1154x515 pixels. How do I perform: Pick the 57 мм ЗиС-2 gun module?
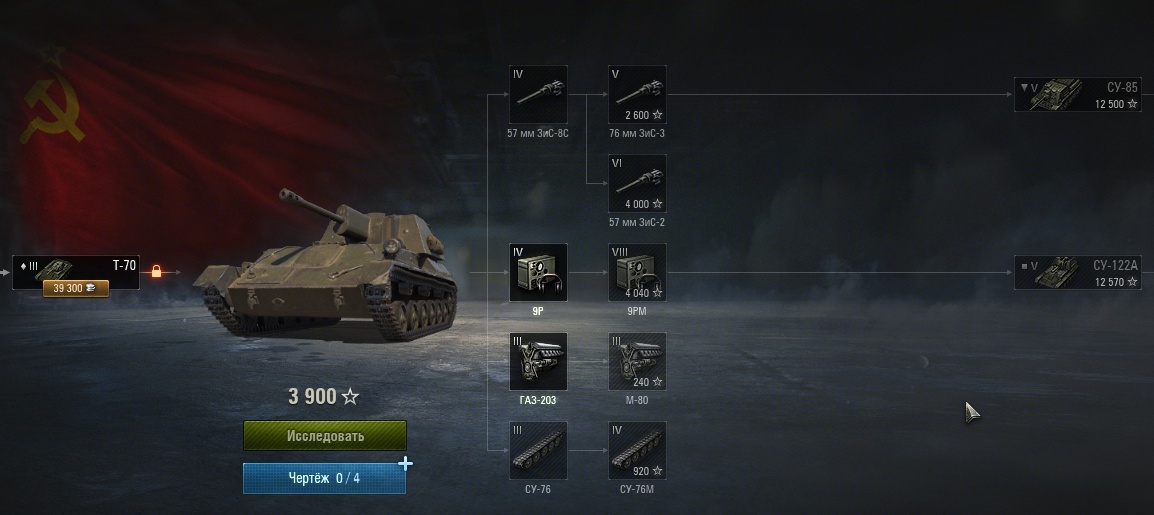[637, 183]
